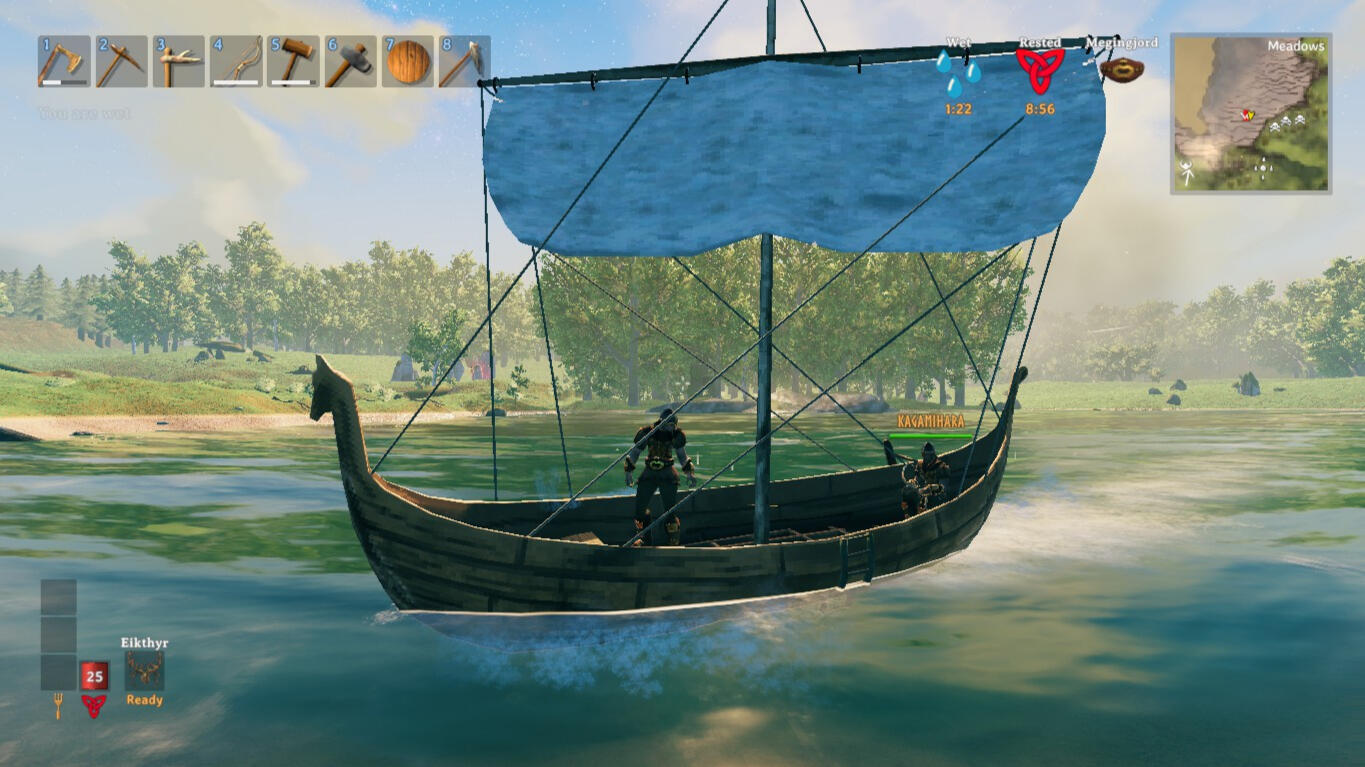This screenshot has height=767, width=1365.
Task: Click the Wet status effect droplets
Action: [958, 74]
